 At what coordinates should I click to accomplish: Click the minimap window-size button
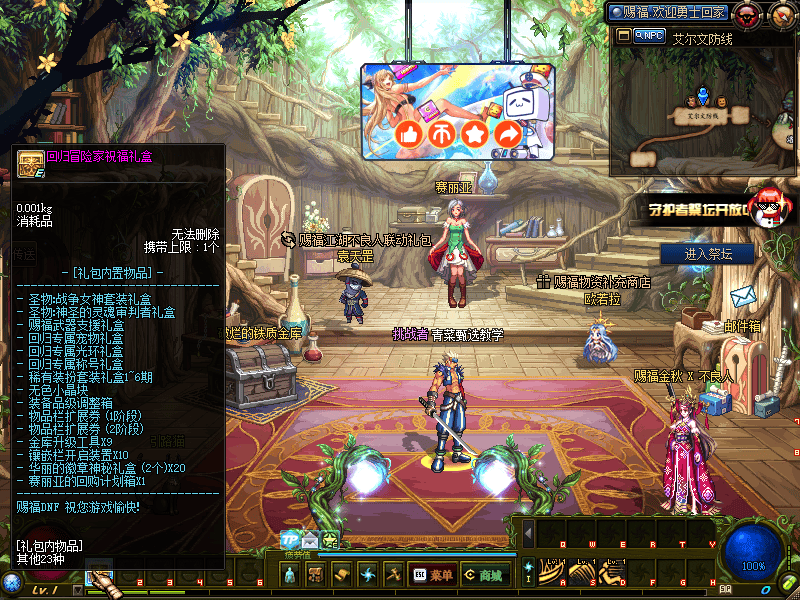click(623, 36)
